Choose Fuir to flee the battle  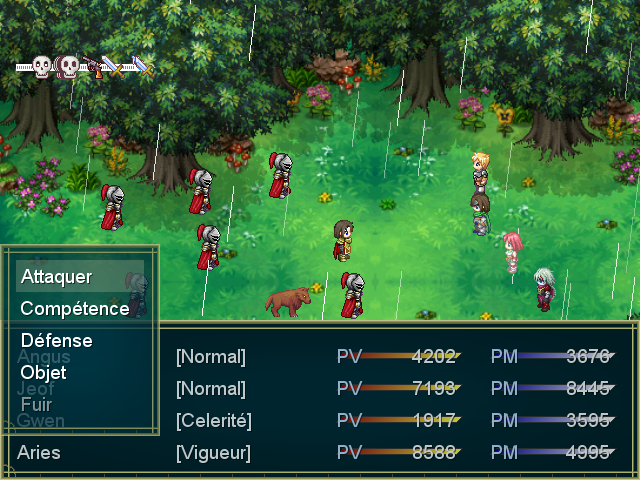click(37, 405)
